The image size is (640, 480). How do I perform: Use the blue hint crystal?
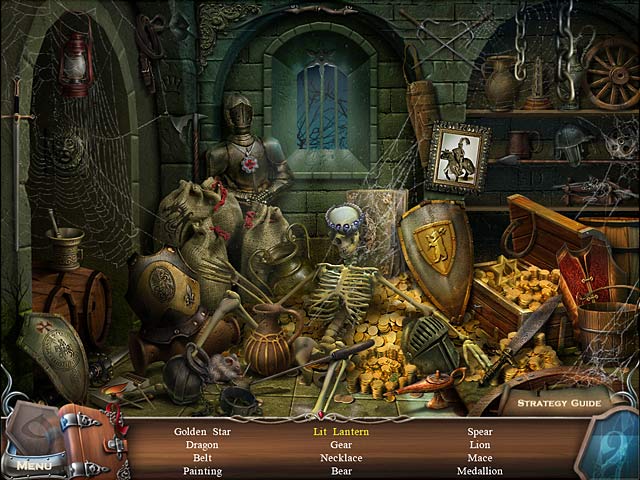pyautogui.click(x=607, y=447)
